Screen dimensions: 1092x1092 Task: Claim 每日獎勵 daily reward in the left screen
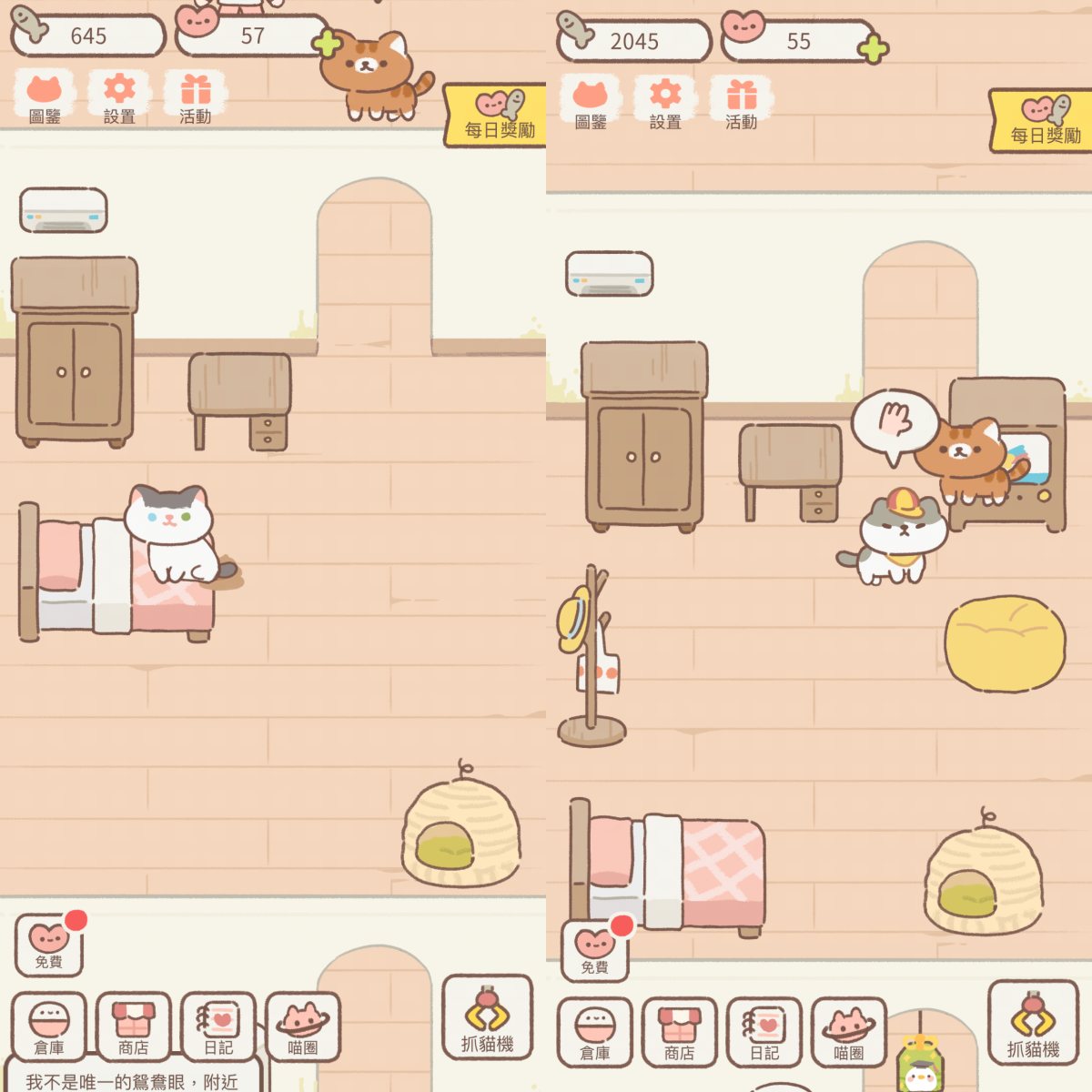point(497,116)
